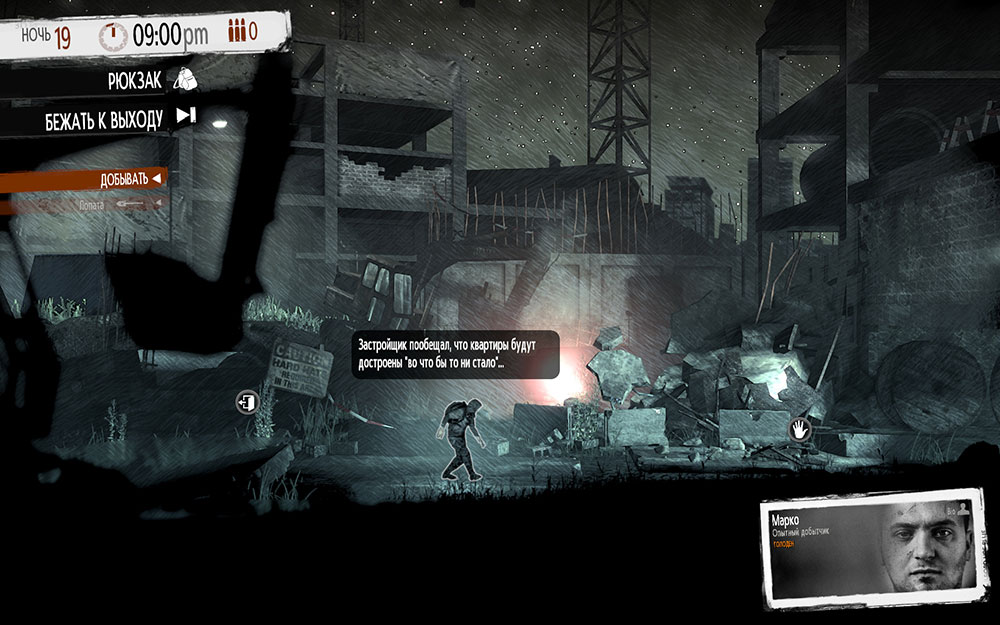The height and width of the screenshot is (625, 1000).
Task: Activate the hand icon over the rubble
Action: pos(800,430)
